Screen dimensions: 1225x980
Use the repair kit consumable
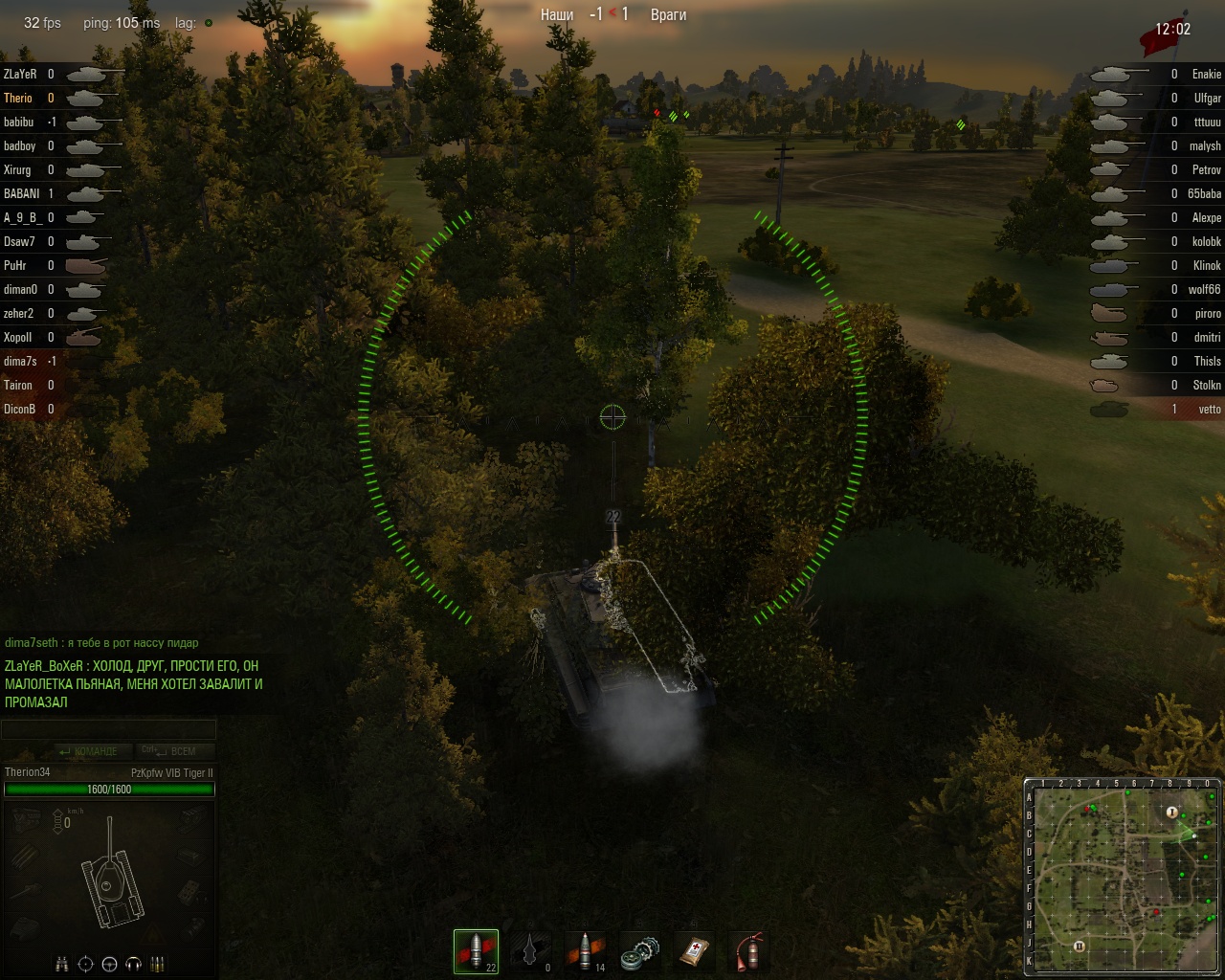[639, 950]
